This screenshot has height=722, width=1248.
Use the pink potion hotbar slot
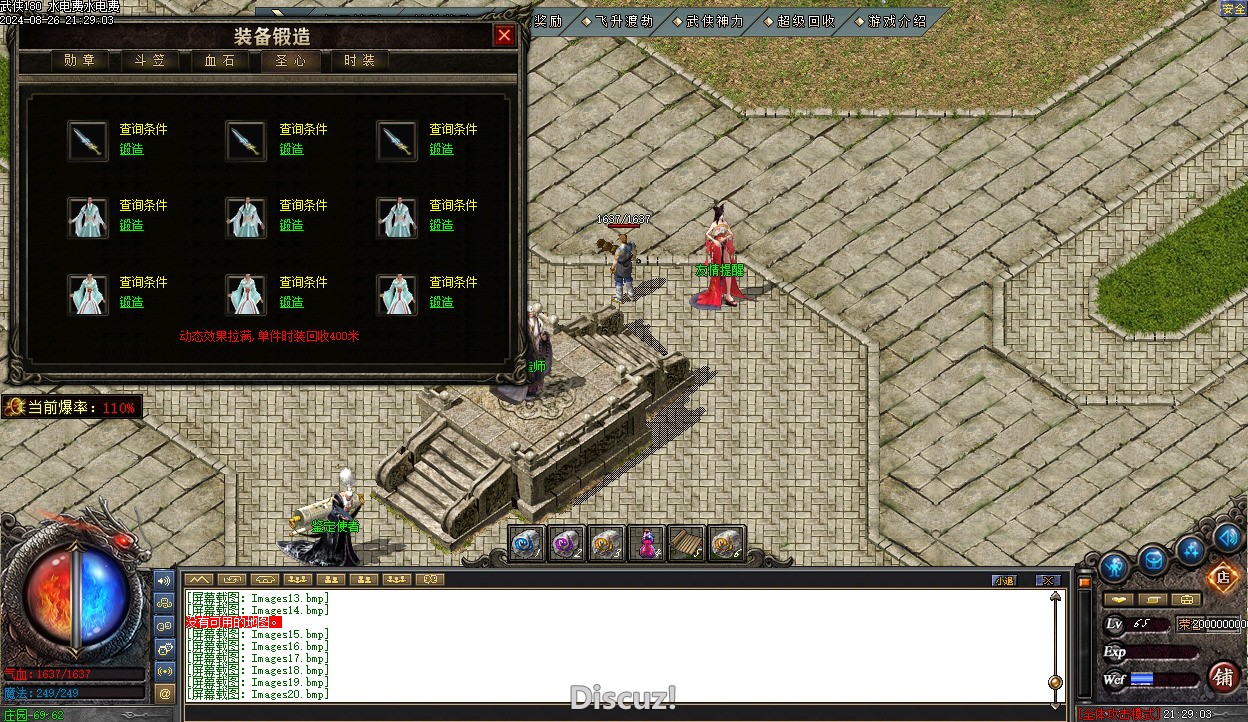click(647, 543)
